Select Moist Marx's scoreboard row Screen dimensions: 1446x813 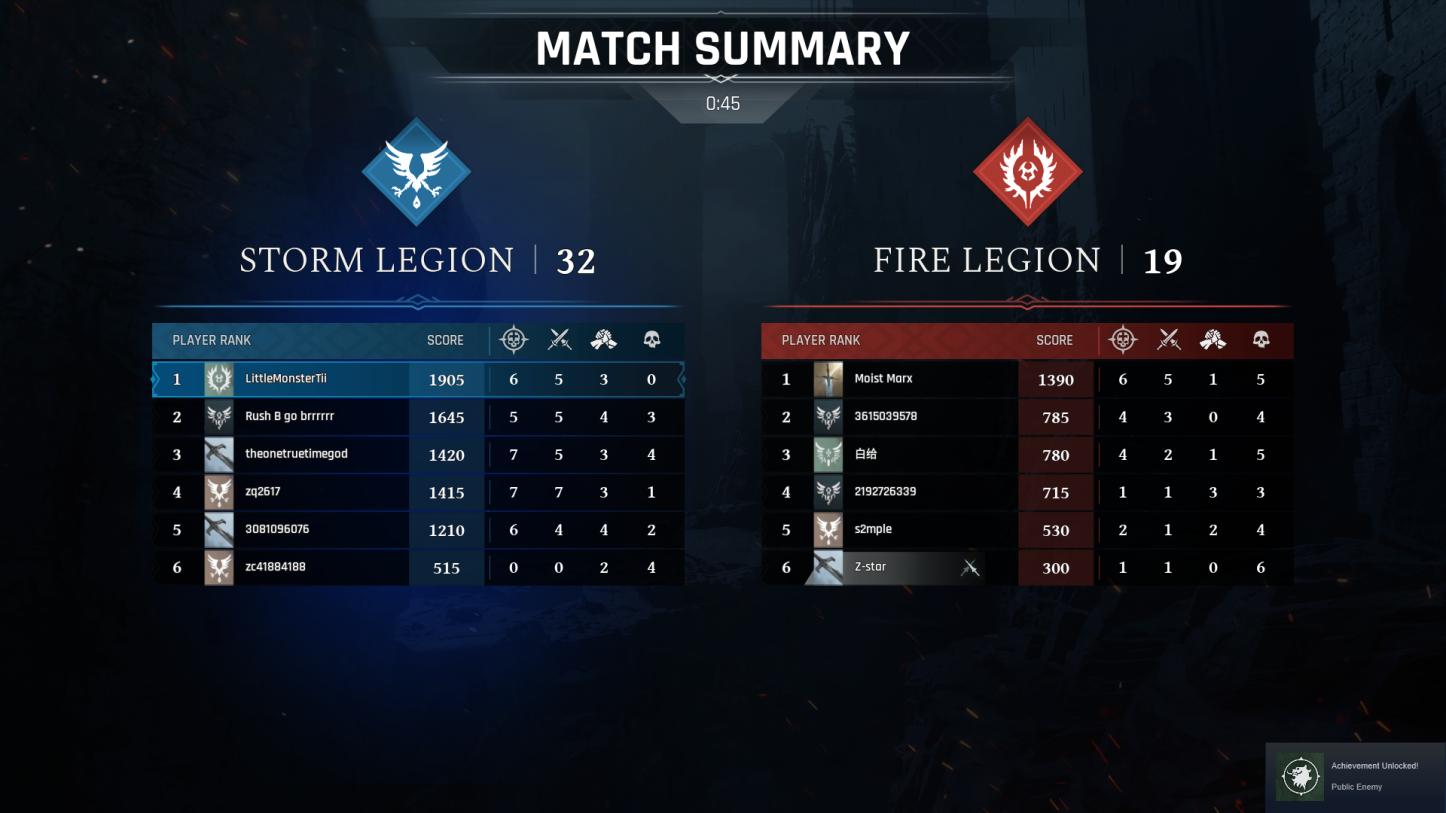(1027, 380)
